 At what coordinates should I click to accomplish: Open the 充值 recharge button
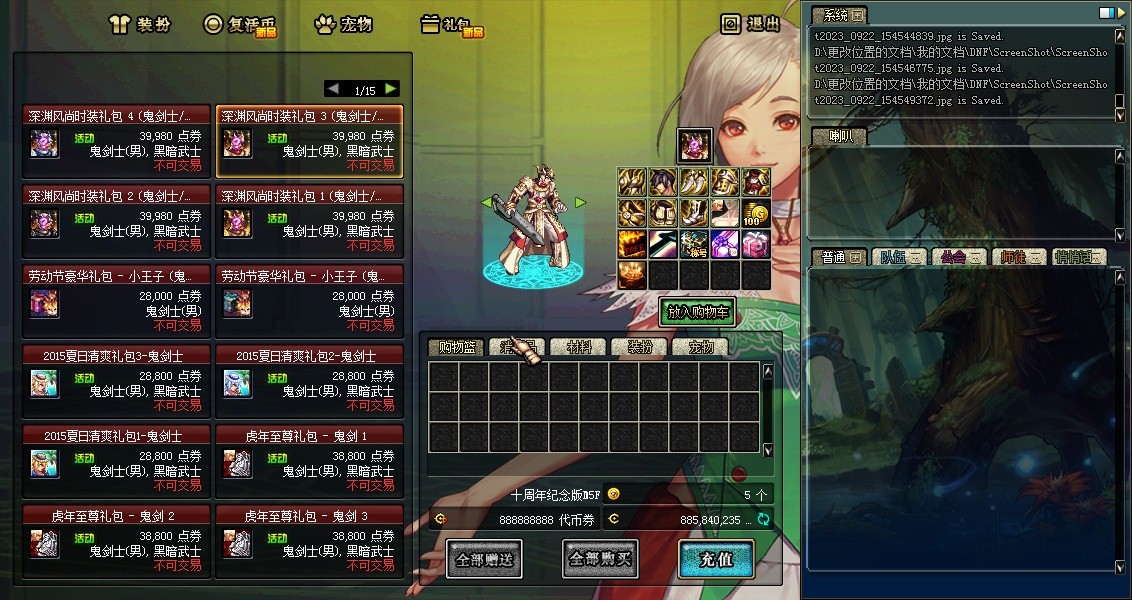point(715,560)
